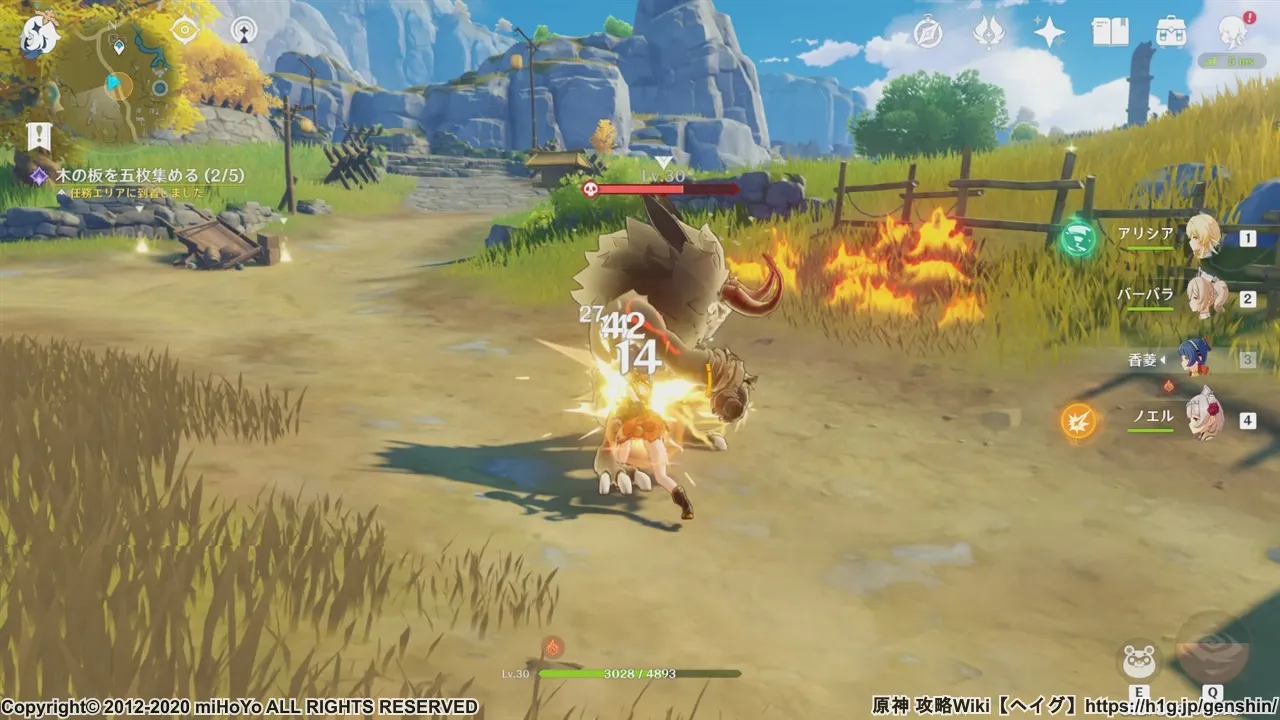This screenshot has height=720, width=1280.
Task: Open the Paimon menu icon
Action: coord(40,37)
